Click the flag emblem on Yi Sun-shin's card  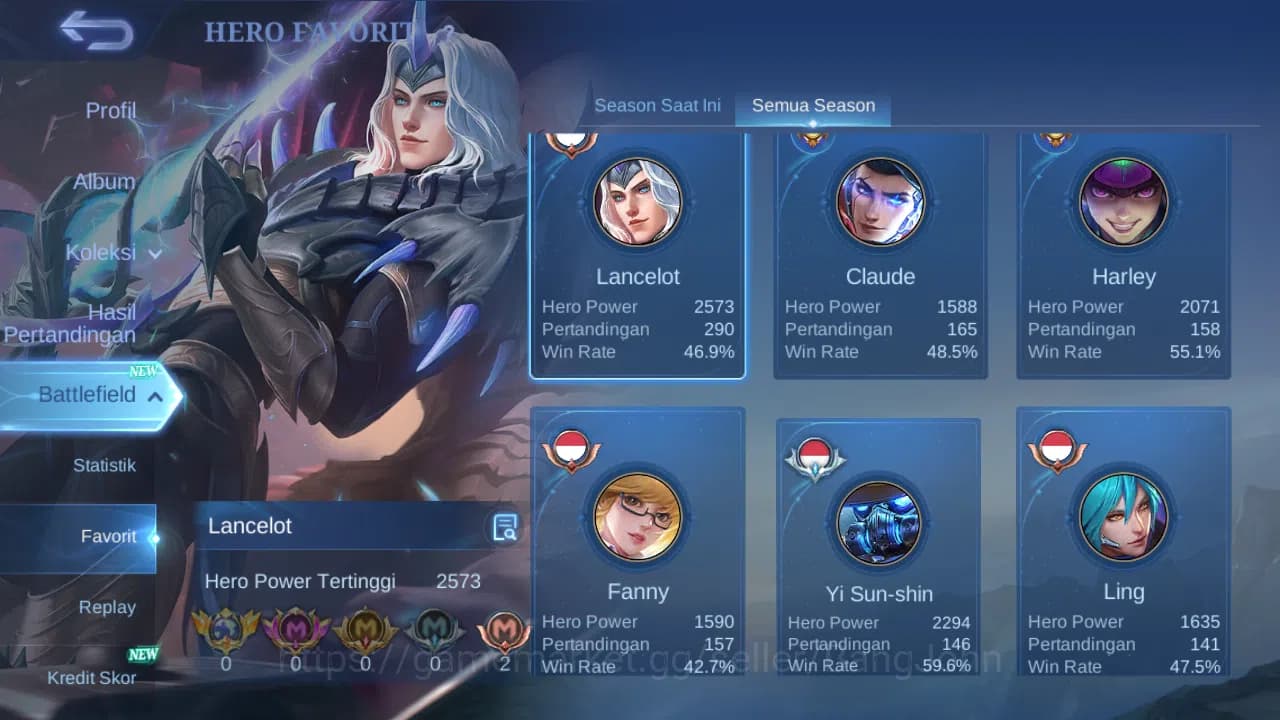pos(815,455)
